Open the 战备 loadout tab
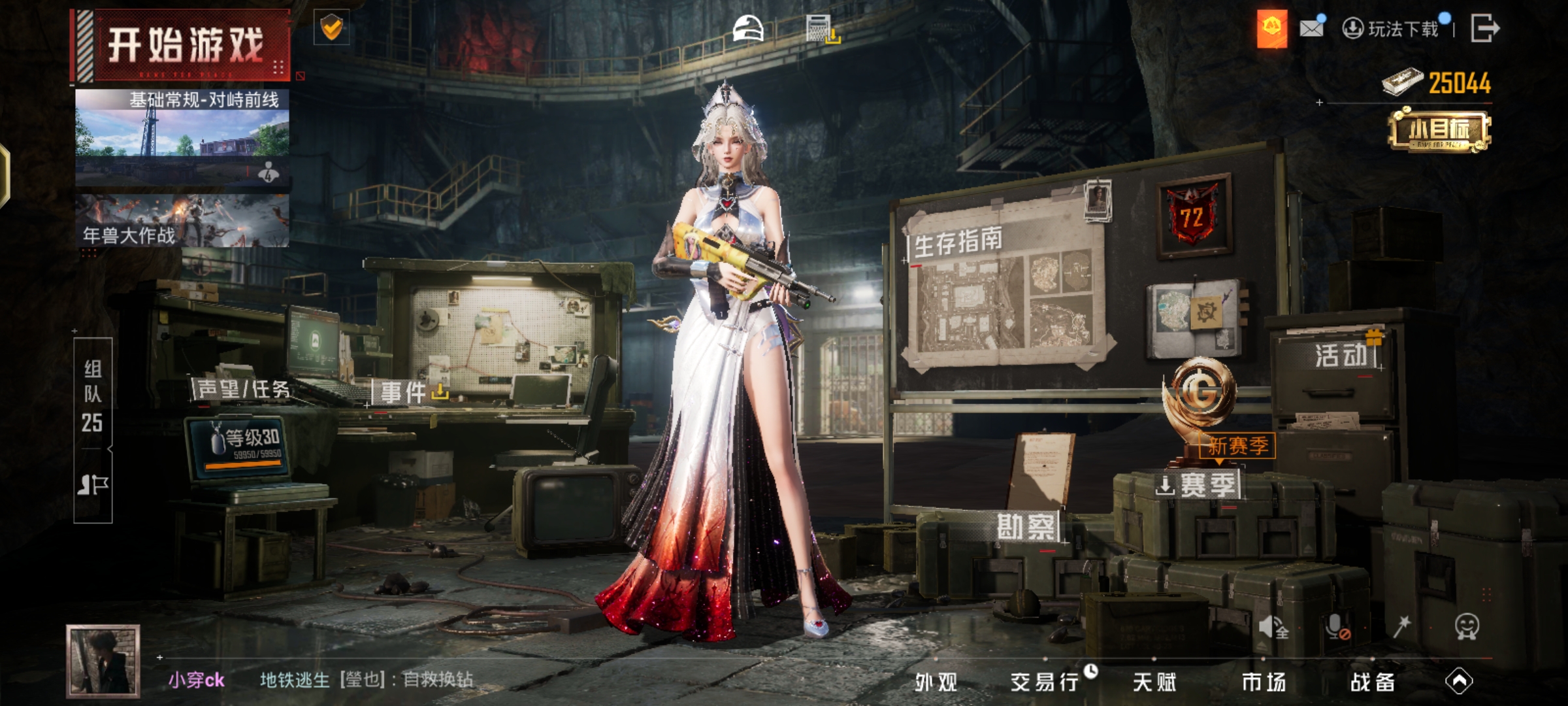Screen dimensions: 1568x706 pos(1372,682)
